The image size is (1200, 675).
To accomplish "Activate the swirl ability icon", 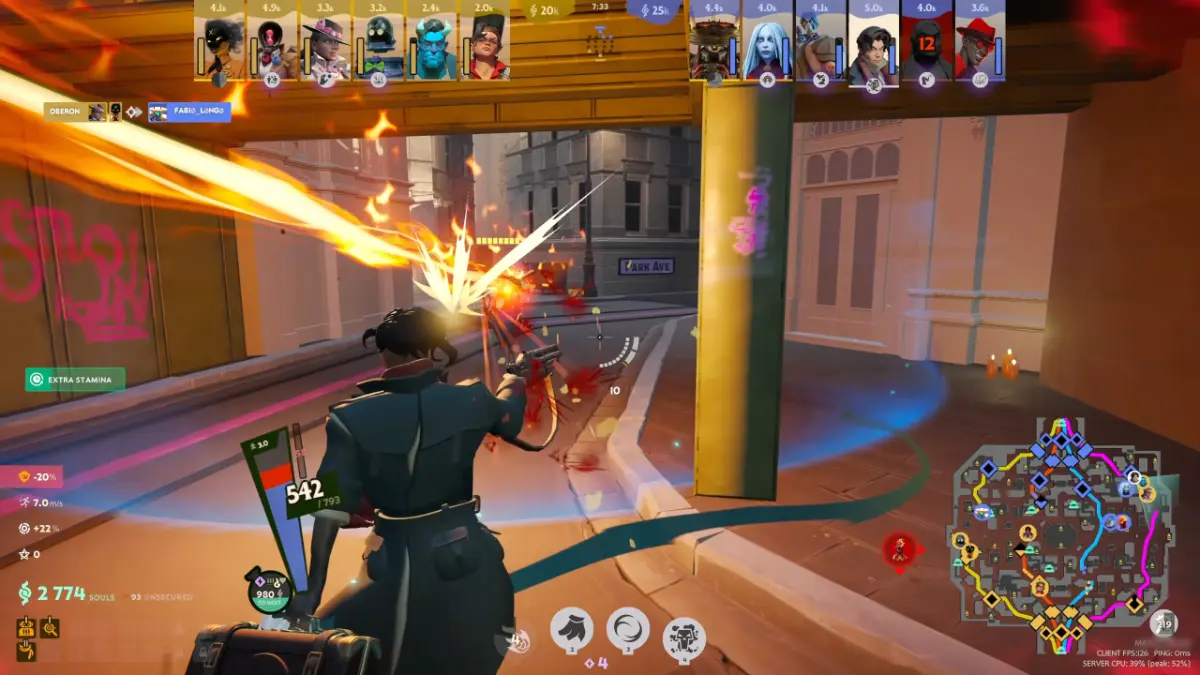I will [x=627, y=630].
